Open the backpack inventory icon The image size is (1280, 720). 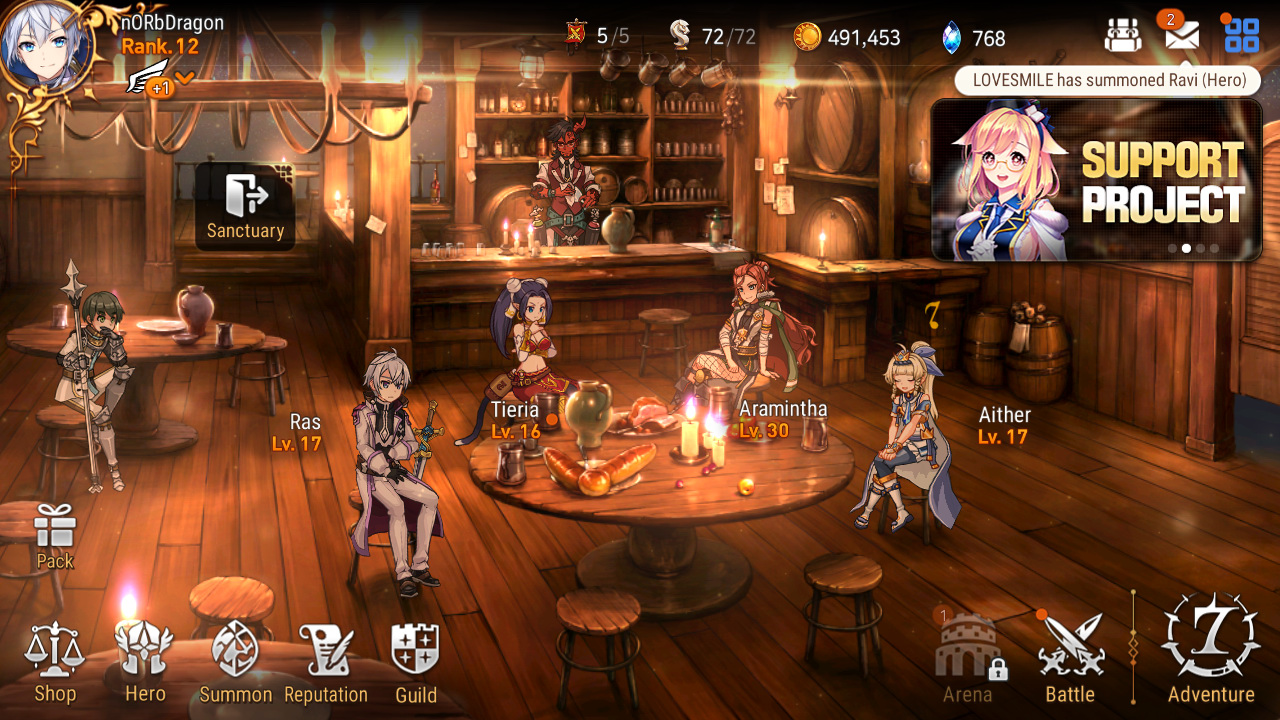point(1123,36)
